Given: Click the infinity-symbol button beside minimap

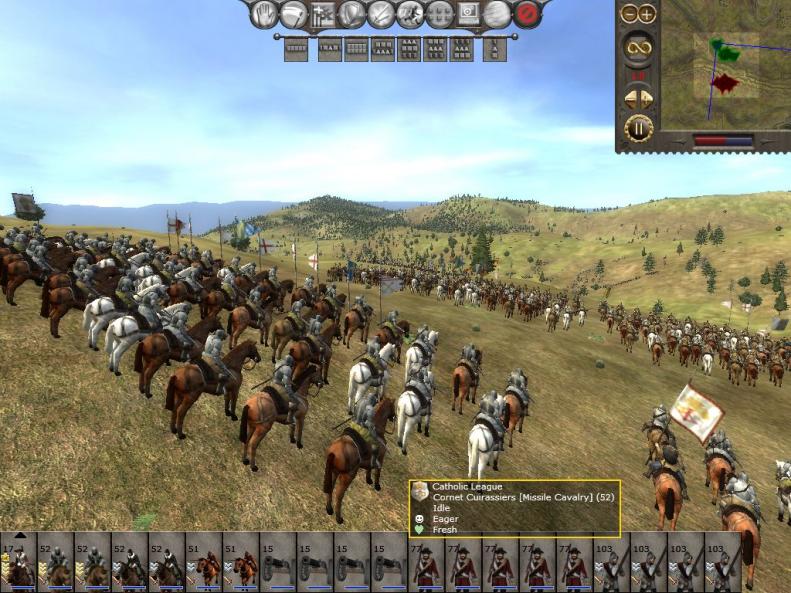Looking at the screenshot, I should (638, 46).
